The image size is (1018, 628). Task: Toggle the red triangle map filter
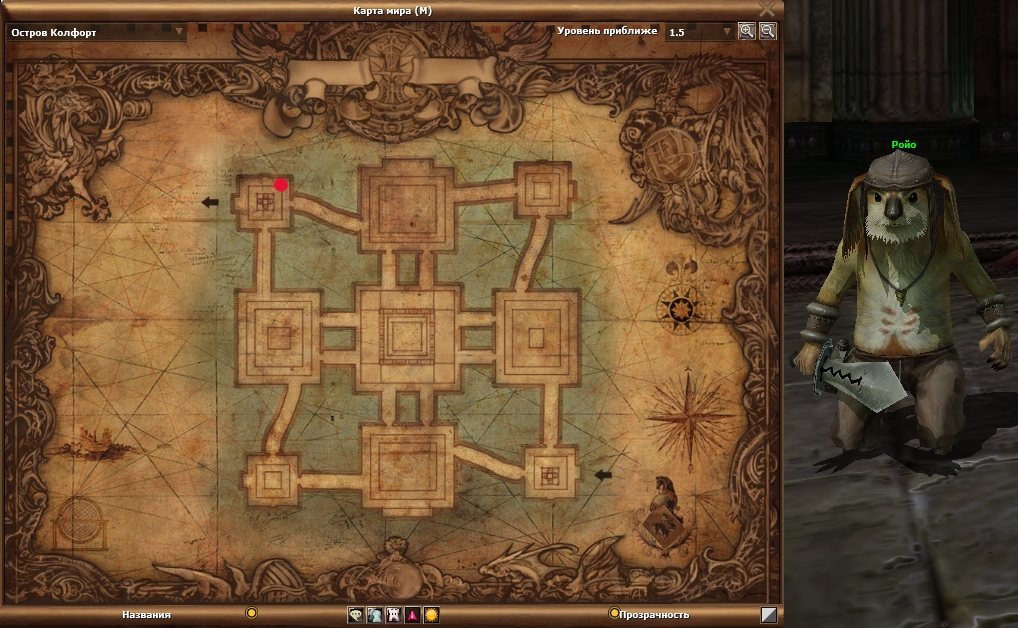[x=412, y=615]
